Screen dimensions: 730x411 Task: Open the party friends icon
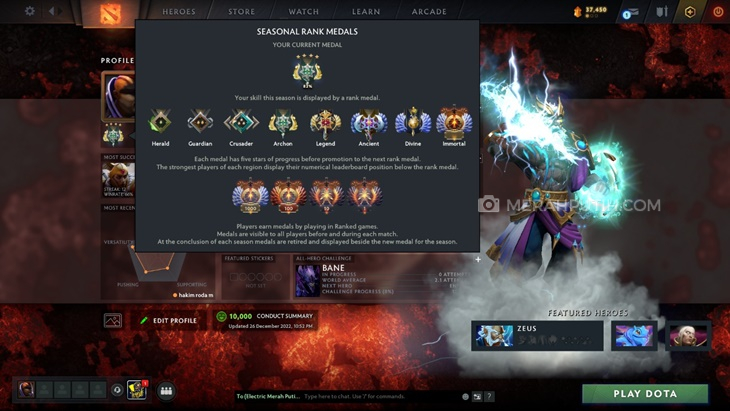pyautogui.click(x=166, y=390)
